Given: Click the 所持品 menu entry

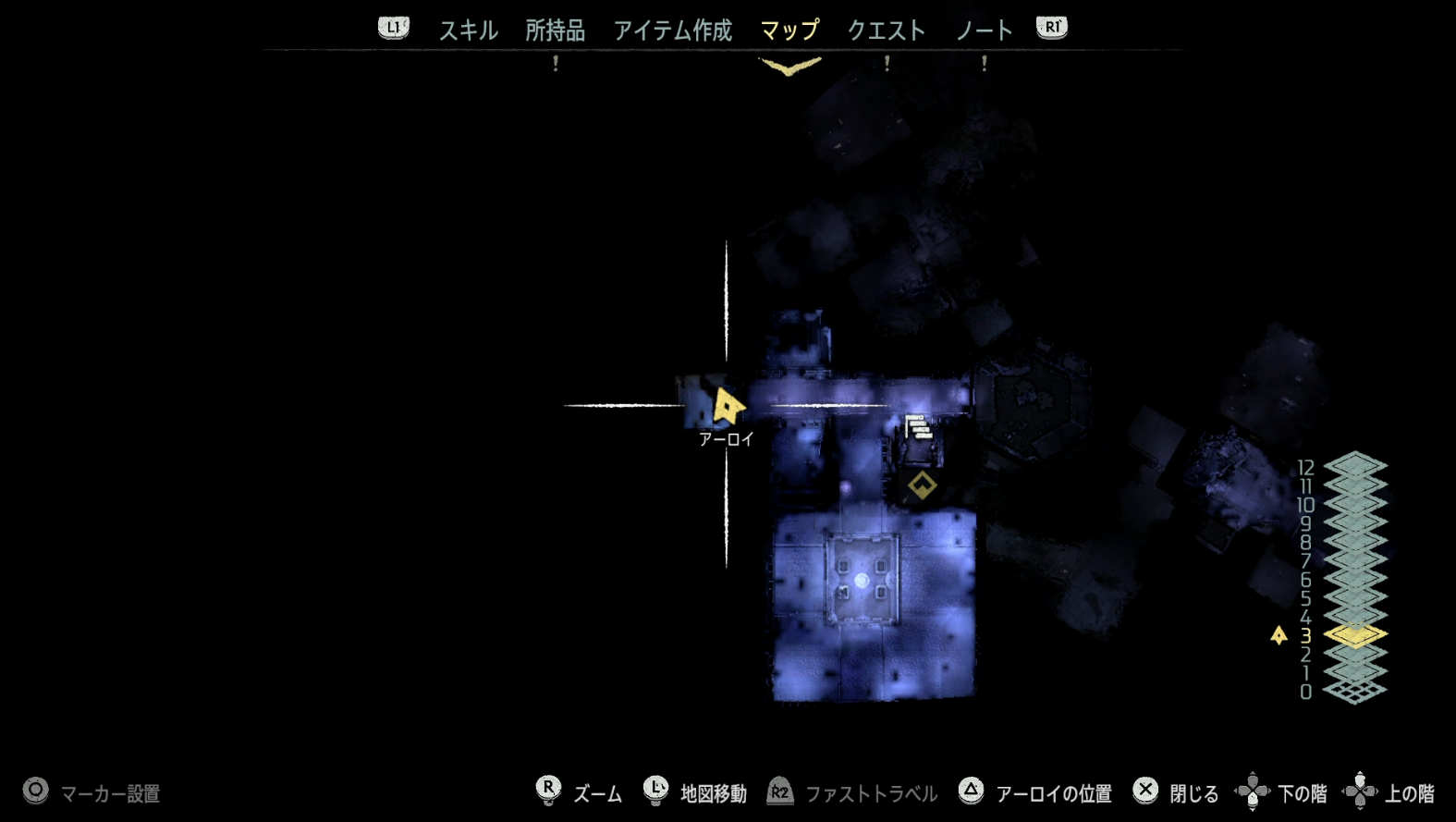Looking at the screenshot, I should (556, 29).
